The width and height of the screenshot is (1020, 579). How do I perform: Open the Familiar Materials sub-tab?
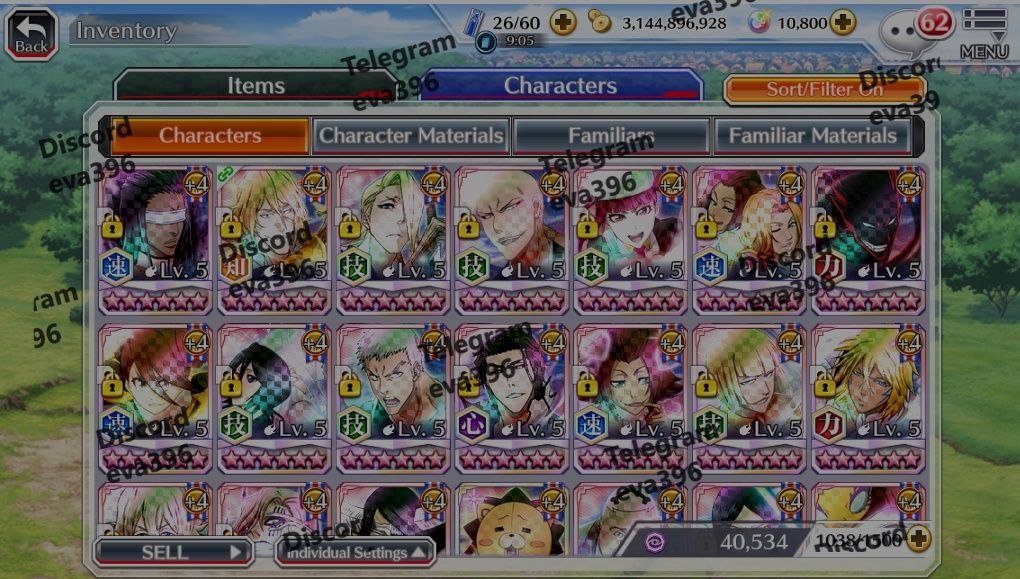coord(811,135)
